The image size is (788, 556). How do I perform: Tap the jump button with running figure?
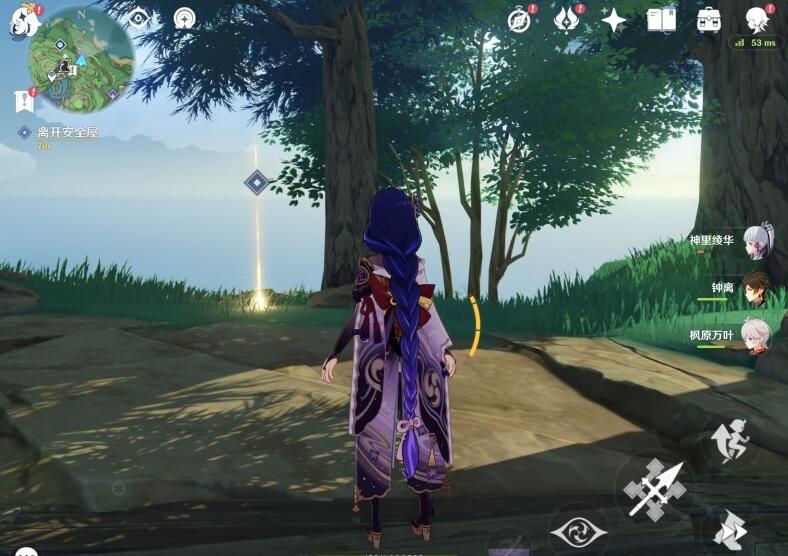pyautogui.click(x=729, y=441)
